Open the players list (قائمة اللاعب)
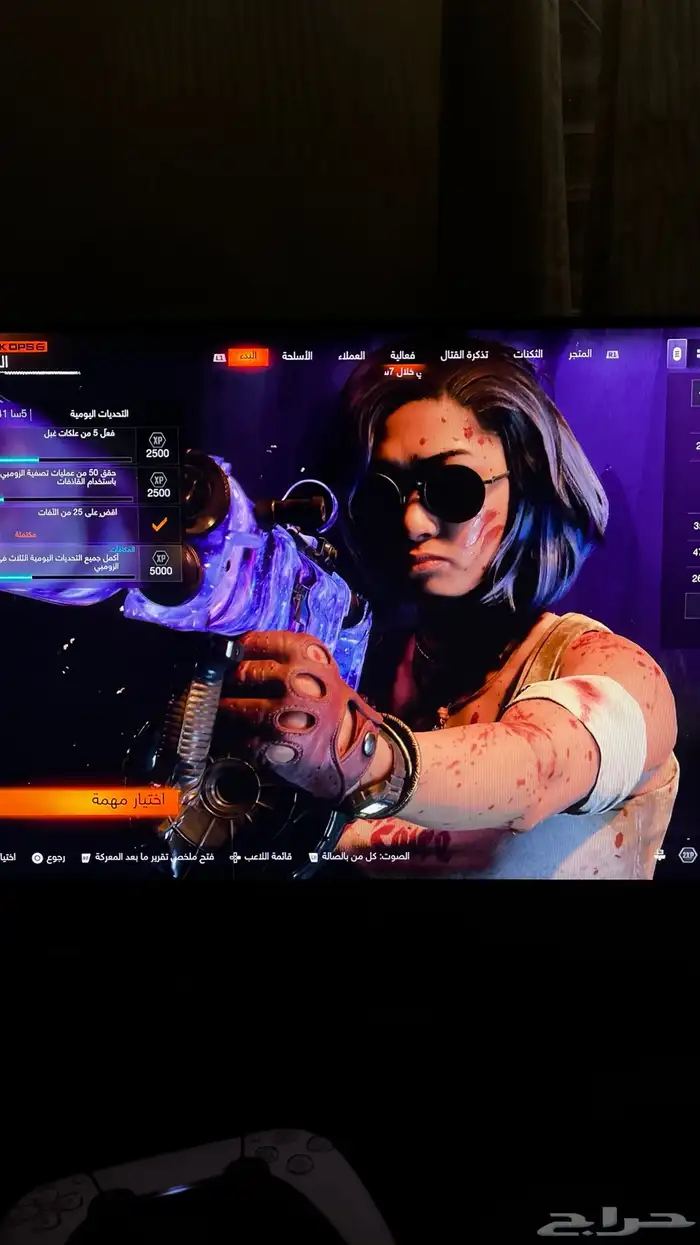The width and height of the screenshot is (700, 1245). tap(262, 857)
